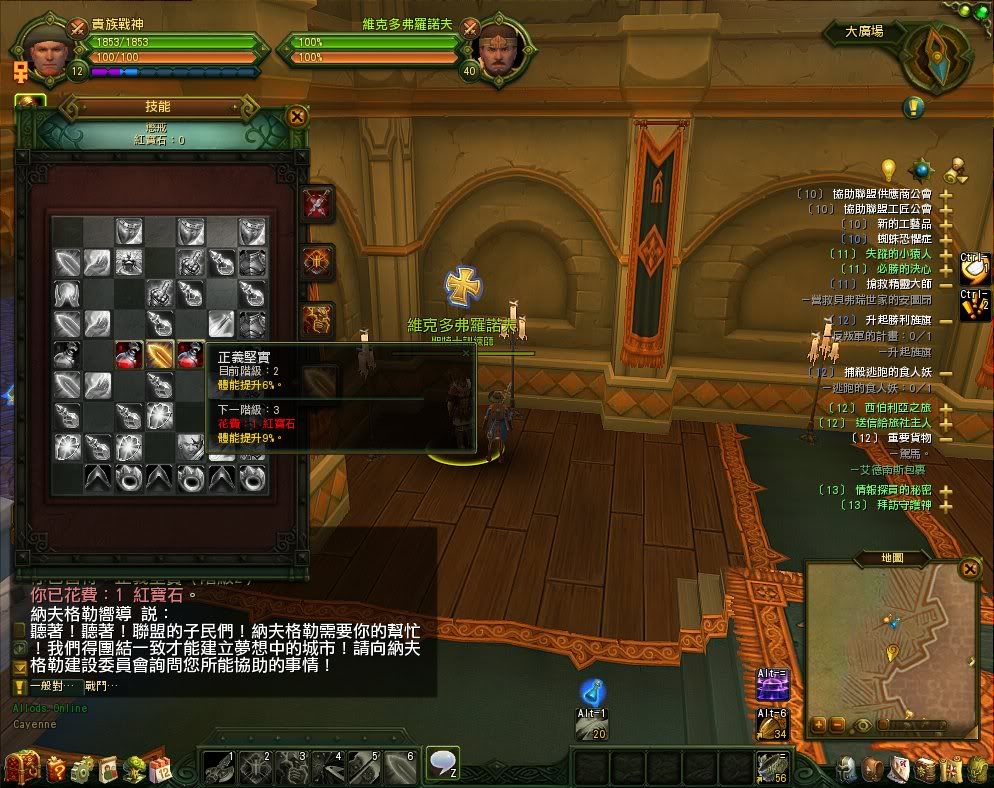
Task: Select player portrait 貴族戰神
Action: [x=43, y=49]
